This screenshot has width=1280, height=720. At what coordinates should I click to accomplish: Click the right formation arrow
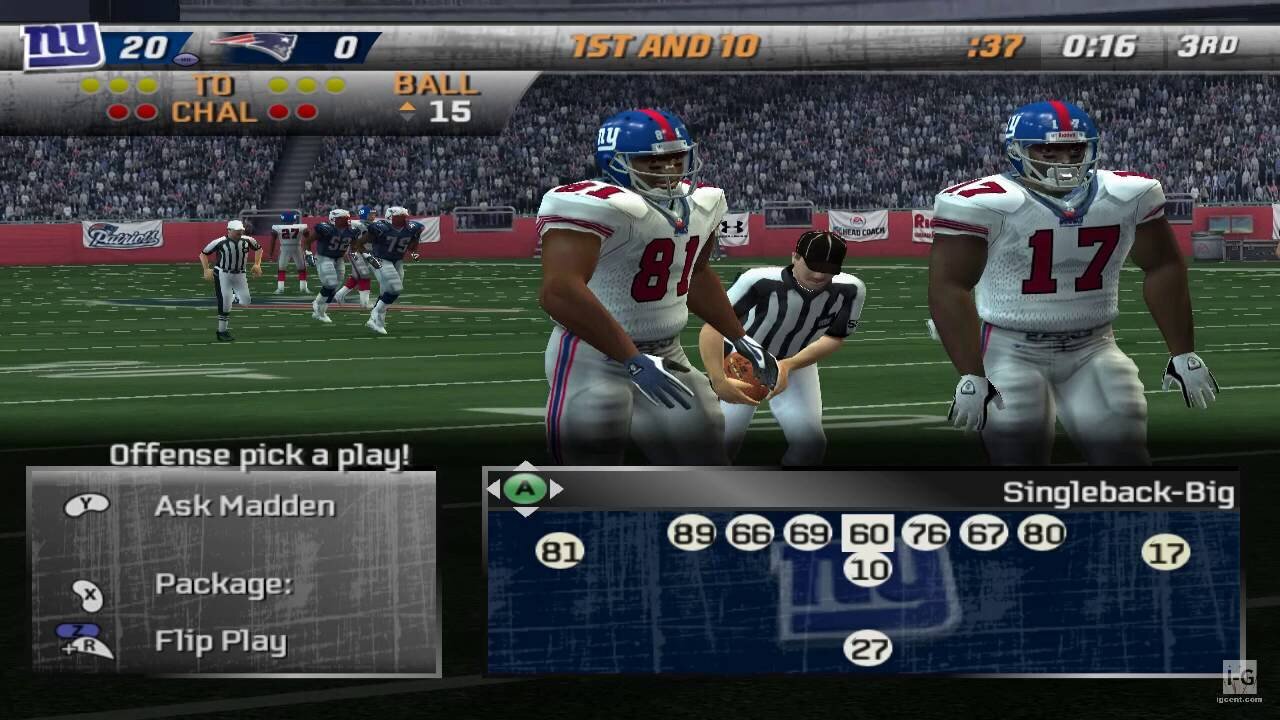tap(557, 489)
